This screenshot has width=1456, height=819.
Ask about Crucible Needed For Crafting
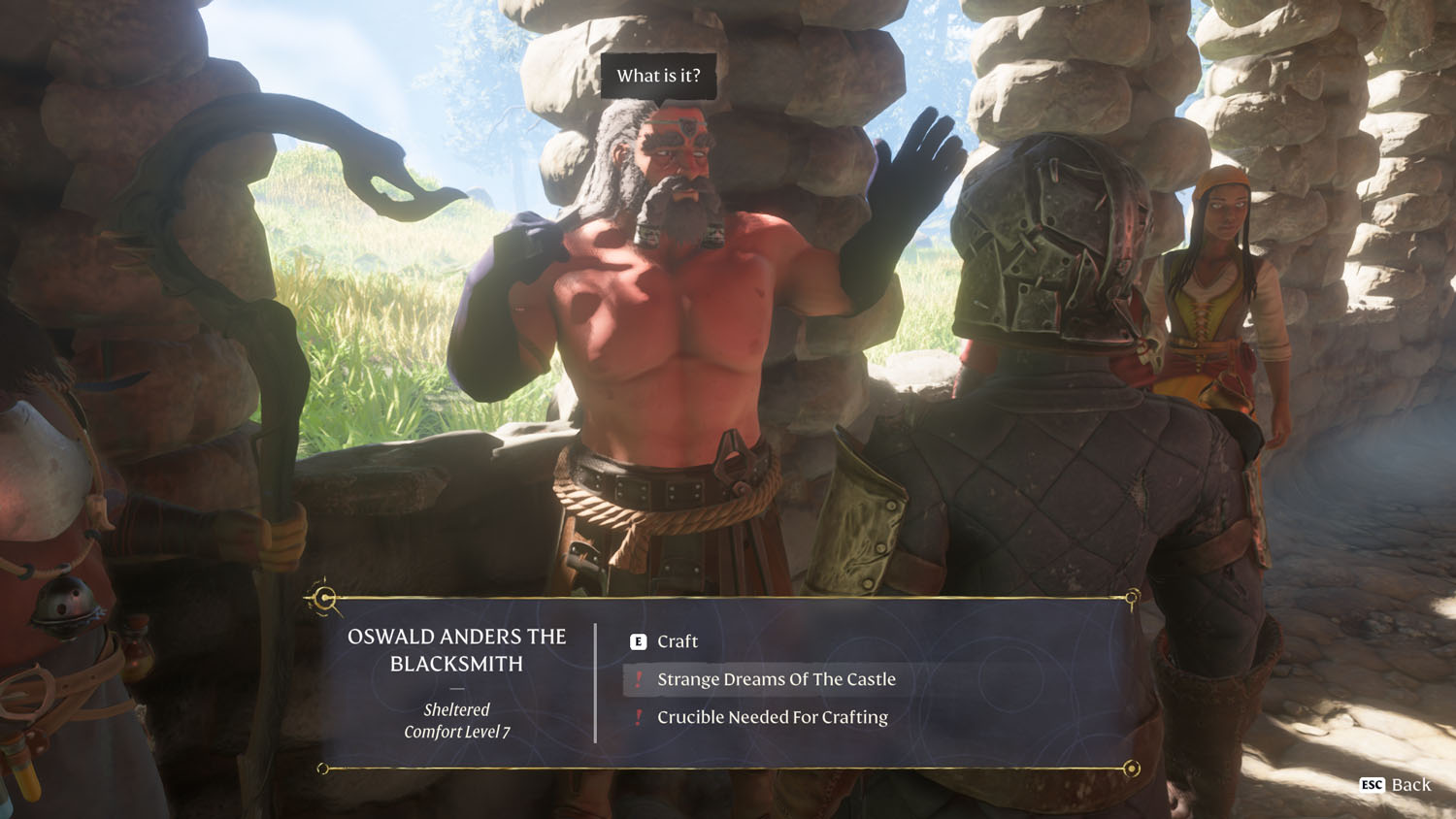point(772,717)
